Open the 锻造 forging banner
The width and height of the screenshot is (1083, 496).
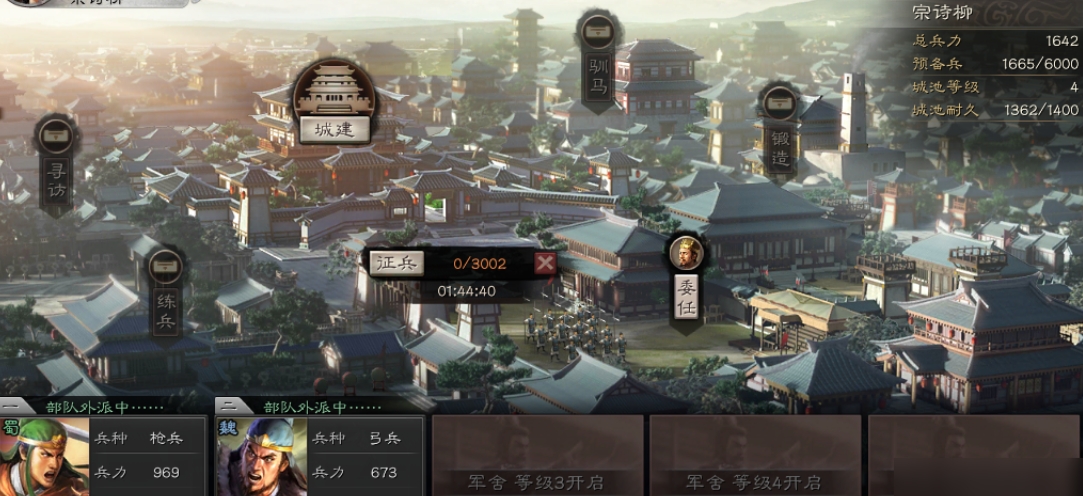[779, 138]
